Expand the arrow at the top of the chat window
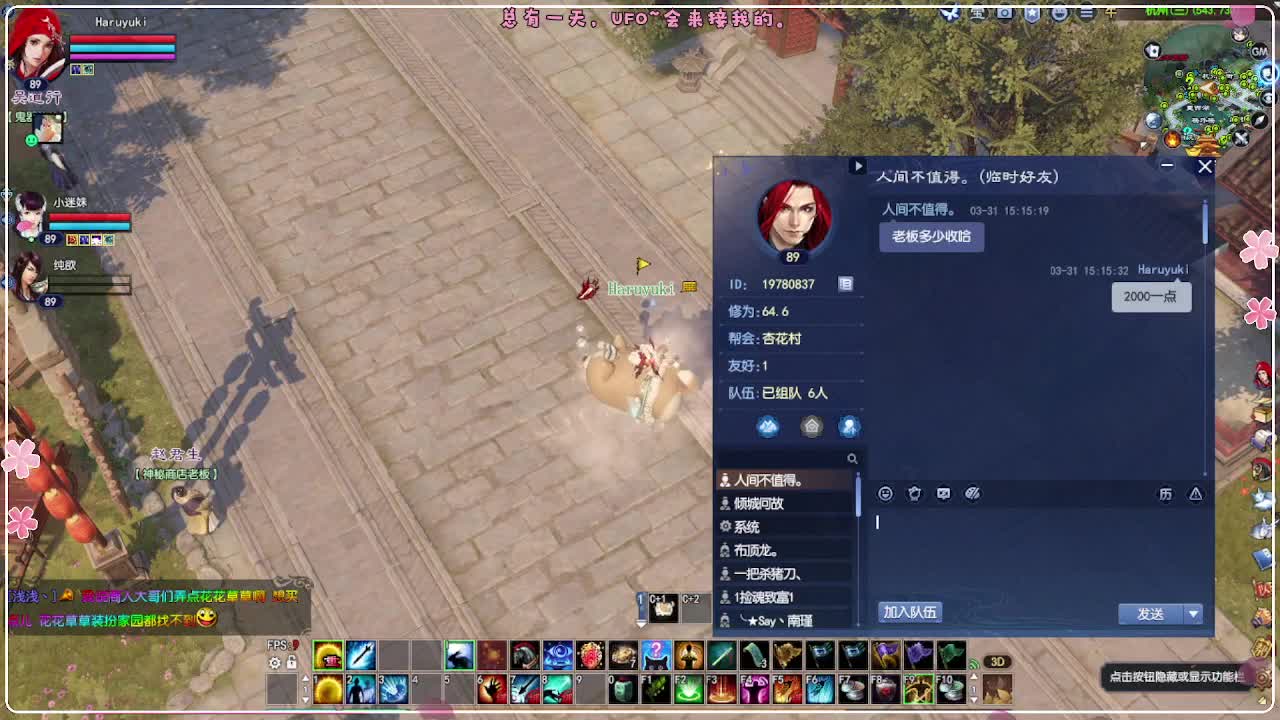This screenshot has height=720, width=1280. pyautogui.click(x=858, y=167)
